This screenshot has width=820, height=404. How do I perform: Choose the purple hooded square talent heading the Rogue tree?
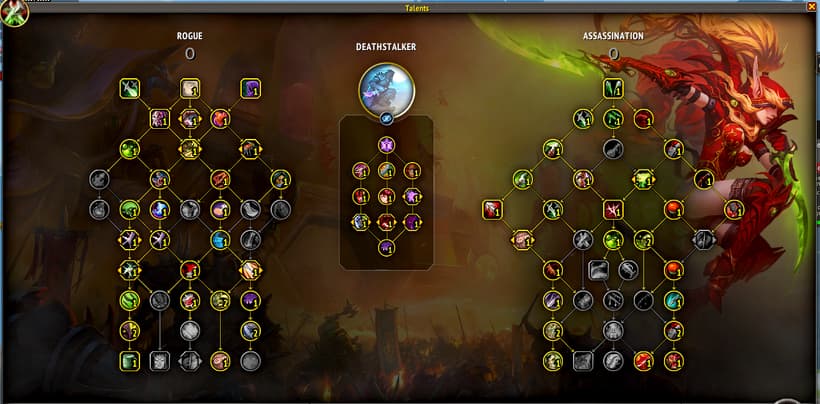(x=250, y=89)
